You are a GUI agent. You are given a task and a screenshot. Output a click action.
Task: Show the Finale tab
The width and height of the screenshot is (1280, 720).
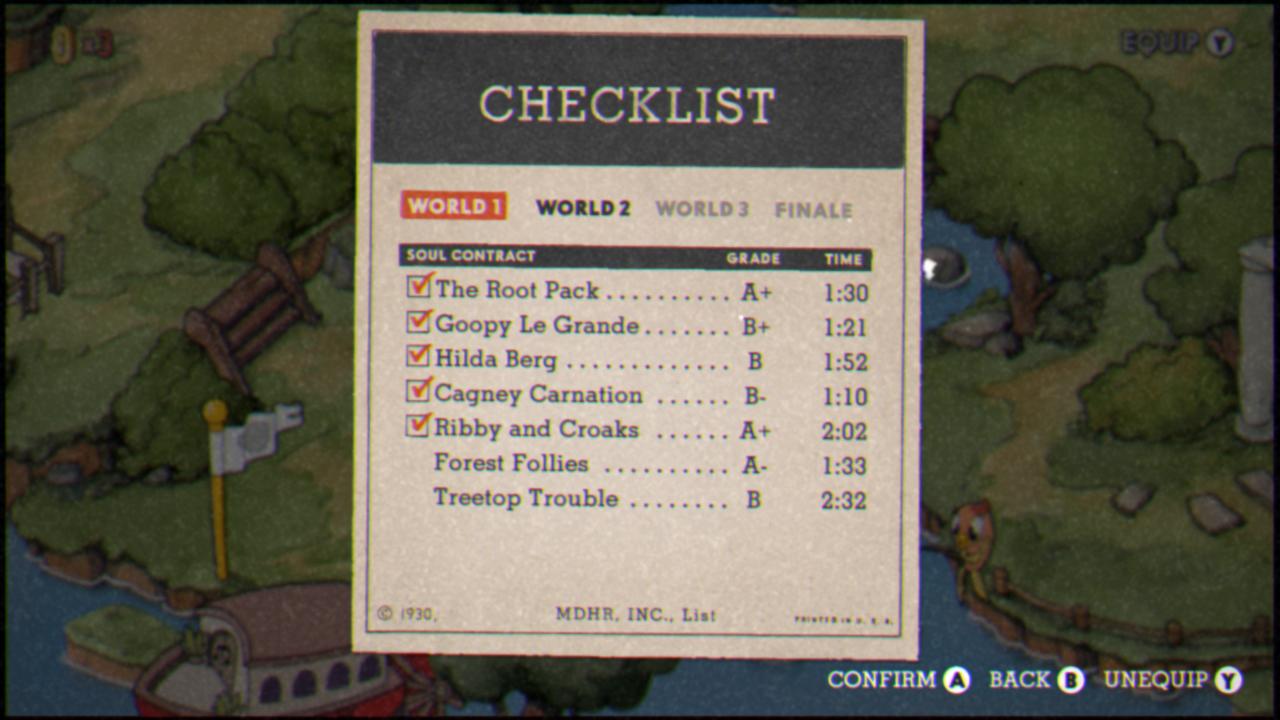pos(813,210)
